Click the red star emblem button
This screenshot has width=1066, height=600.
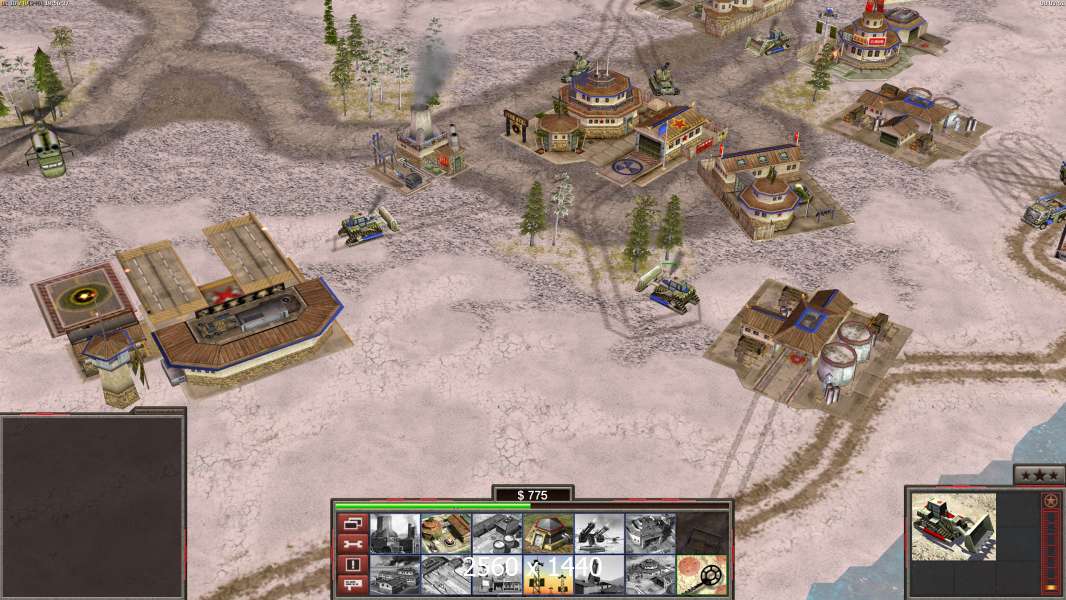[x=1050, y=501]
